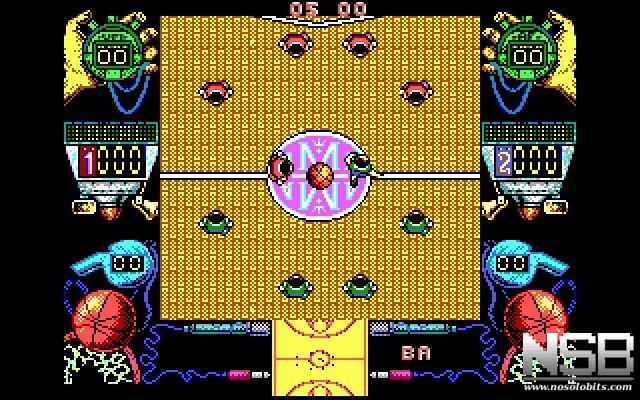Click the mini basketball court map
The height and width of the screenshot is (400, 640).
pos(319,359)
